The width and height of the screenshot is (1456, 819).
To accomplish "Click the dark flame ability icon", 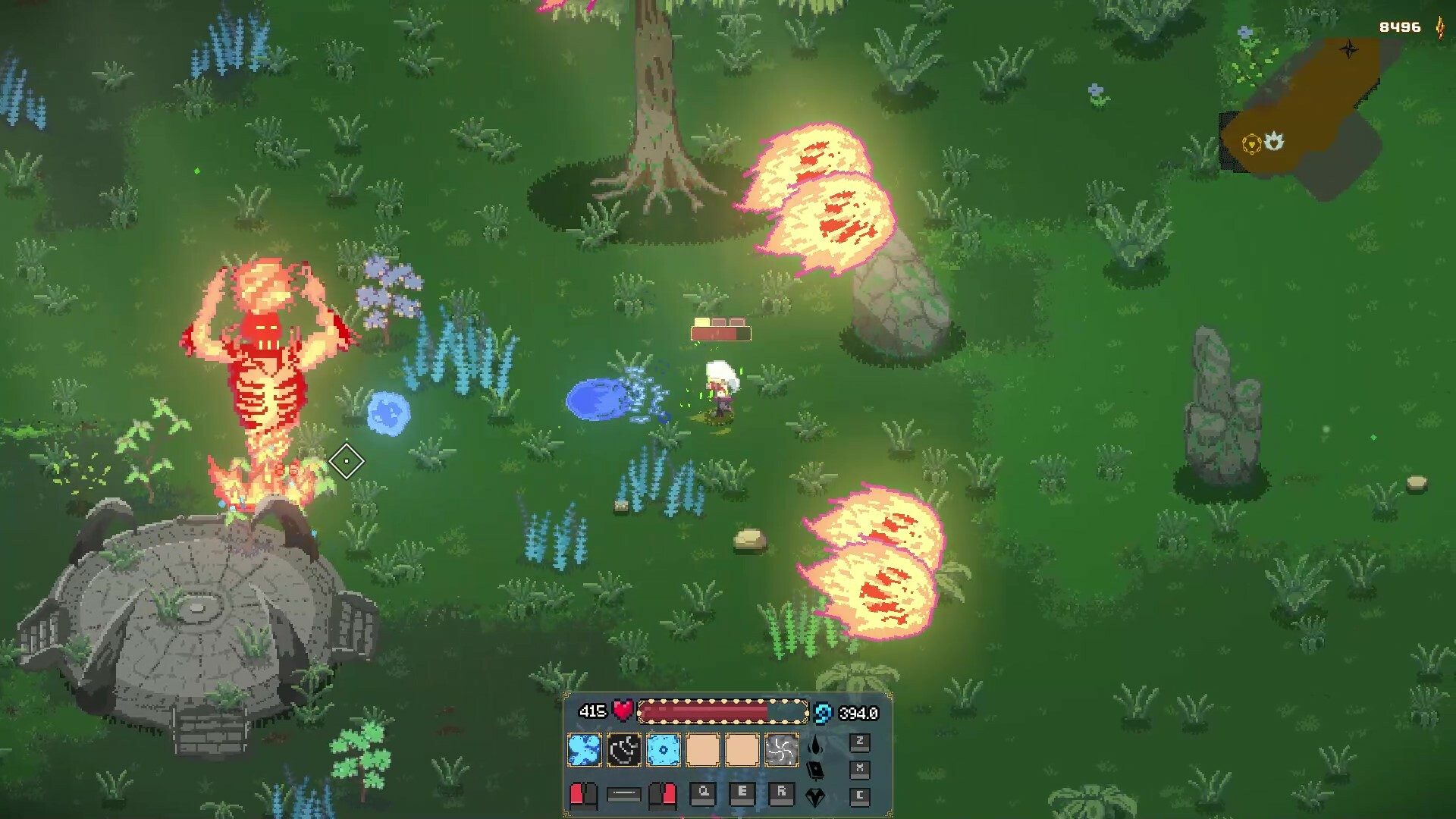I will click(x=815, y=745).
